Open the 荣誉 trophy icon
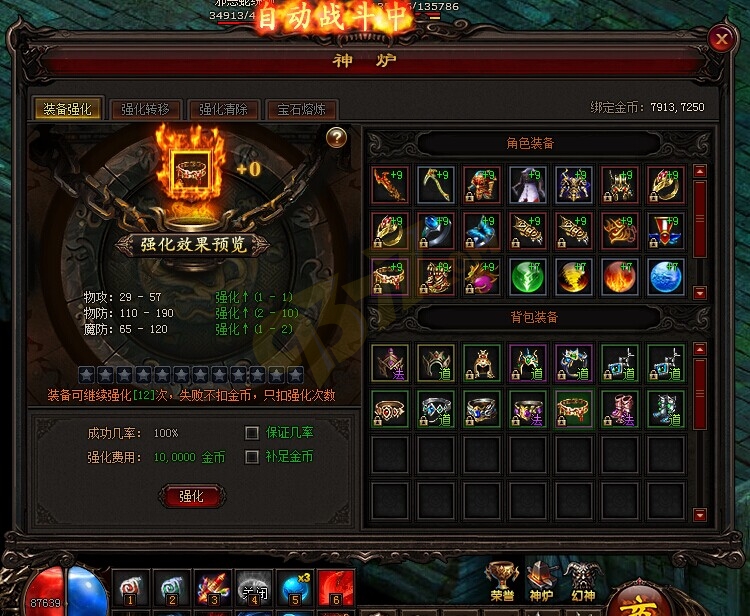 501,580
